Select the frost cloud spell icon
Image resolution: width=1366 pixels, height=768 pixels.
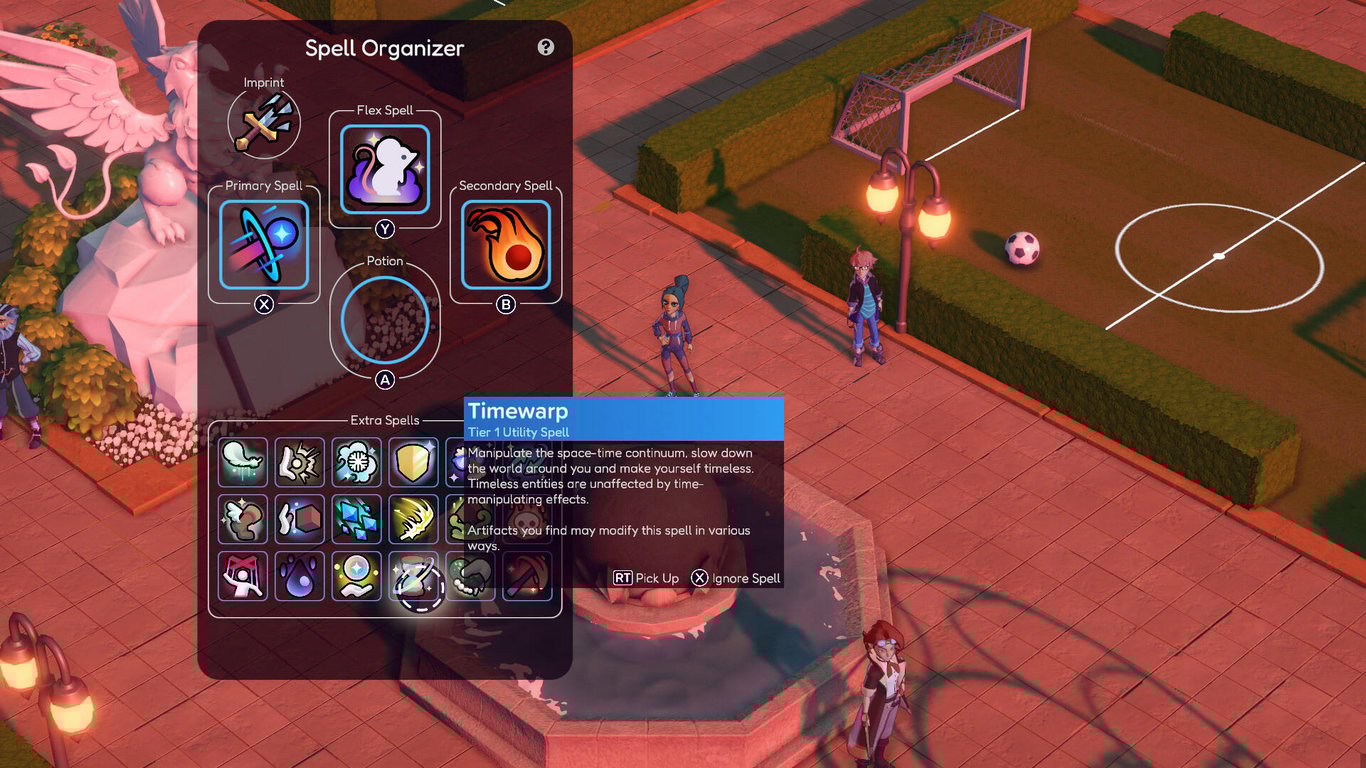[x=355, y=461]
